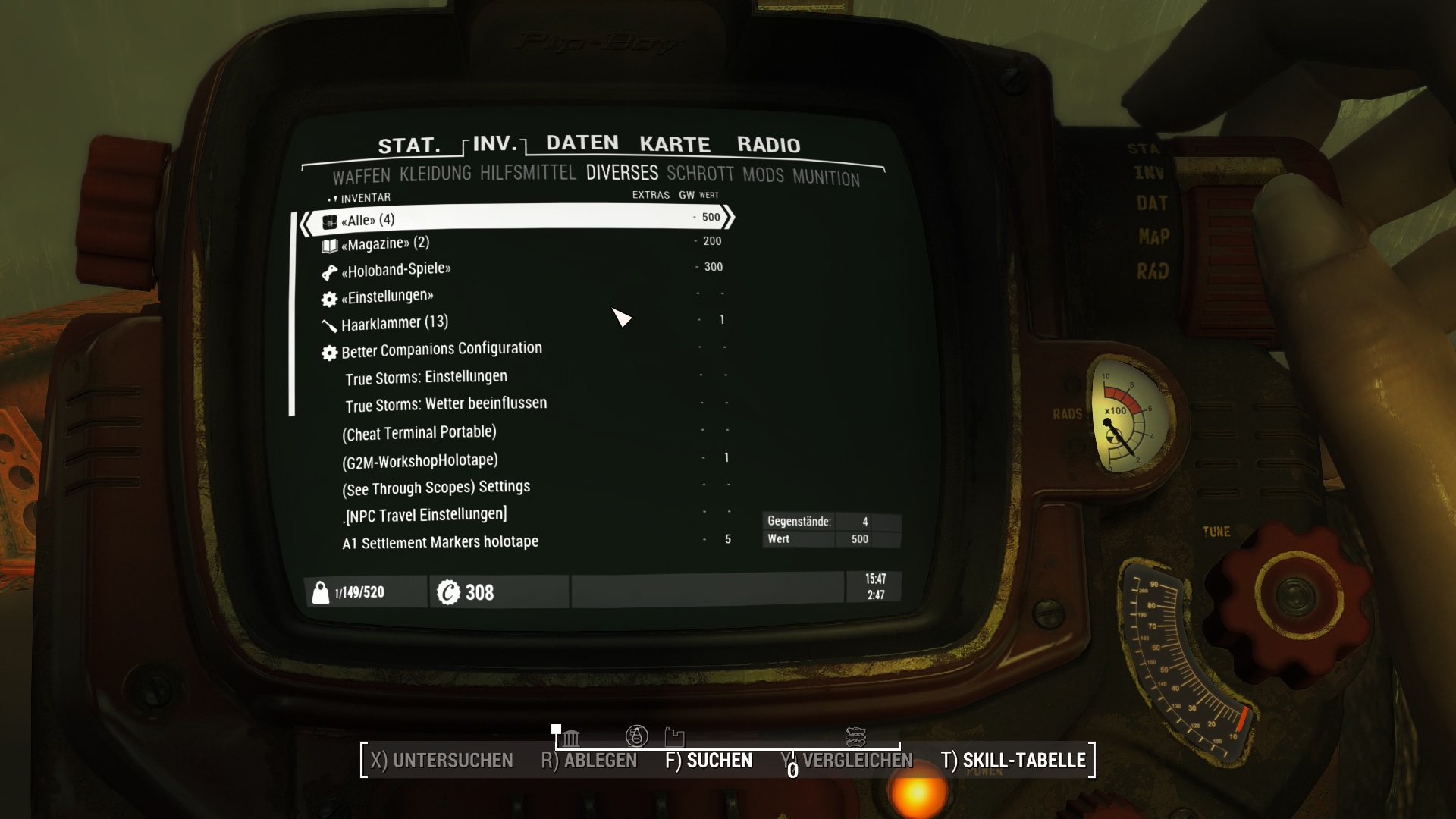Switch to the RADIO tab
Screen dimensions: 1456x819
coord(769,144)
